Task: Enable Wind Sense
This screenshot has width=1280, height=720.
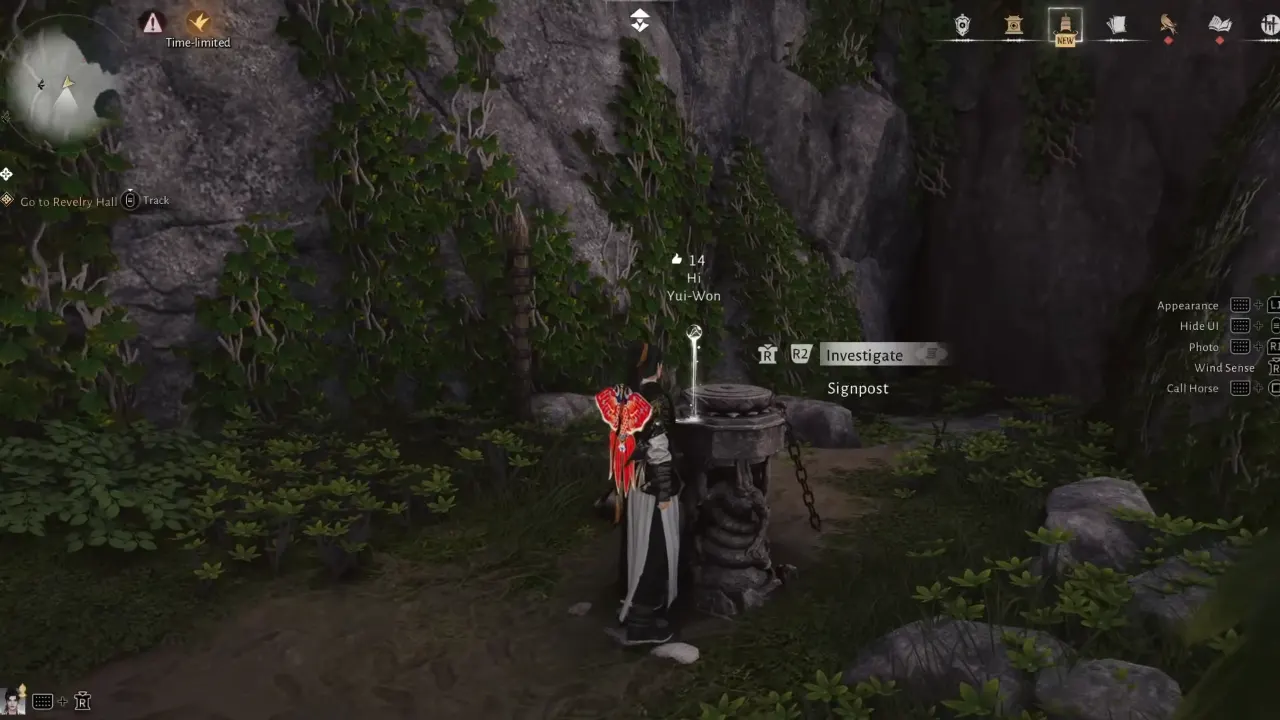Action: click(1224, 367)
